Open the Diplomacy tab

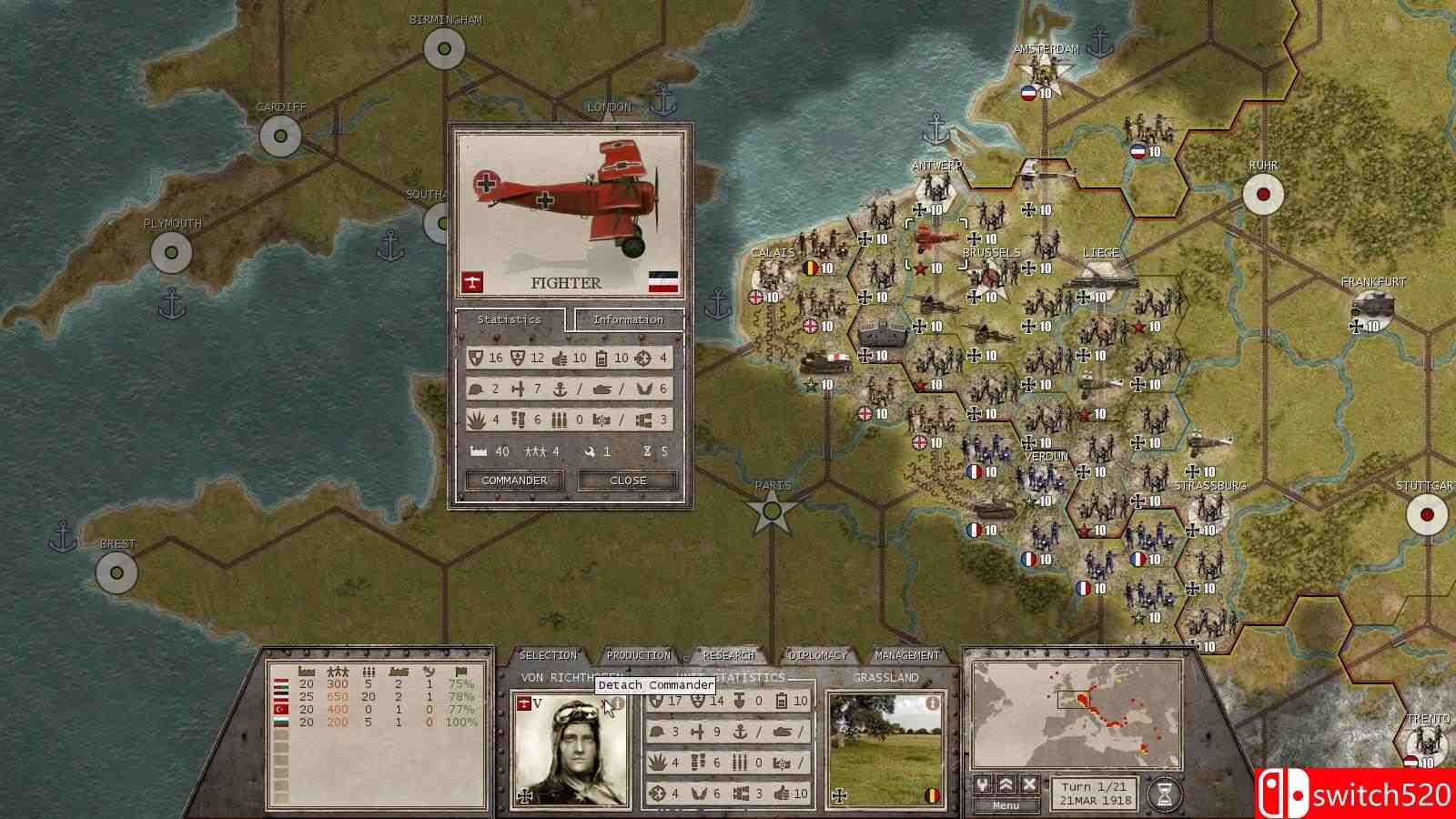pos(819,654)
